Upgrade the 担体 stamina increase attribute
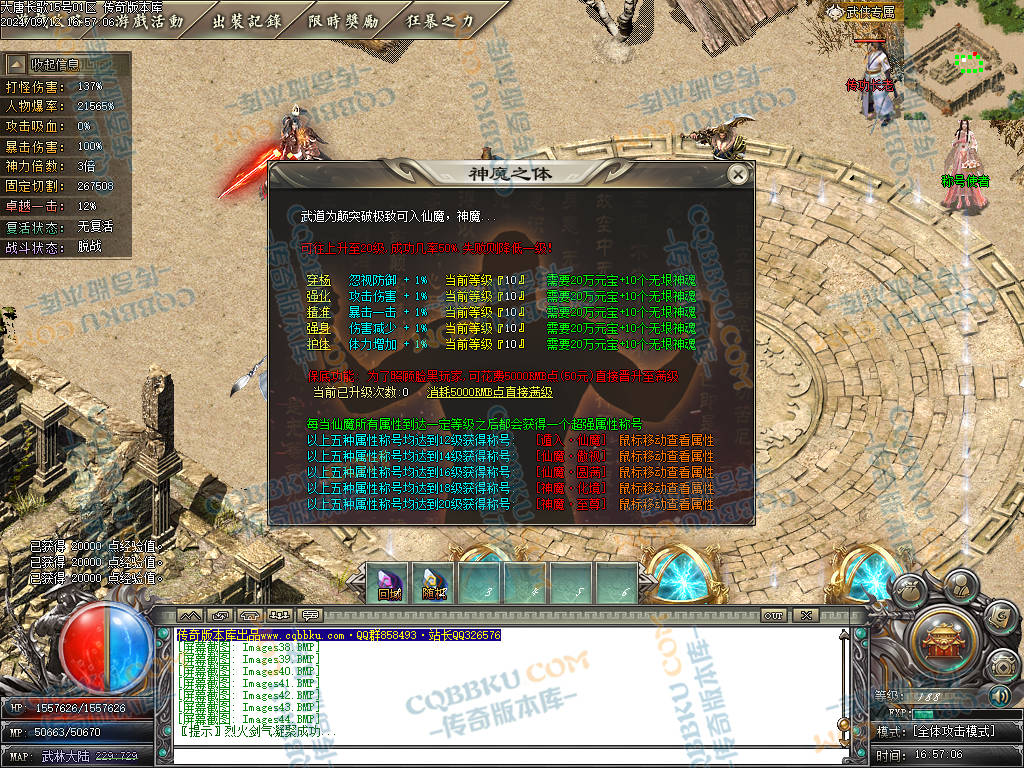The width and height of the screenshot is (1024, 768). pos(318,344)
